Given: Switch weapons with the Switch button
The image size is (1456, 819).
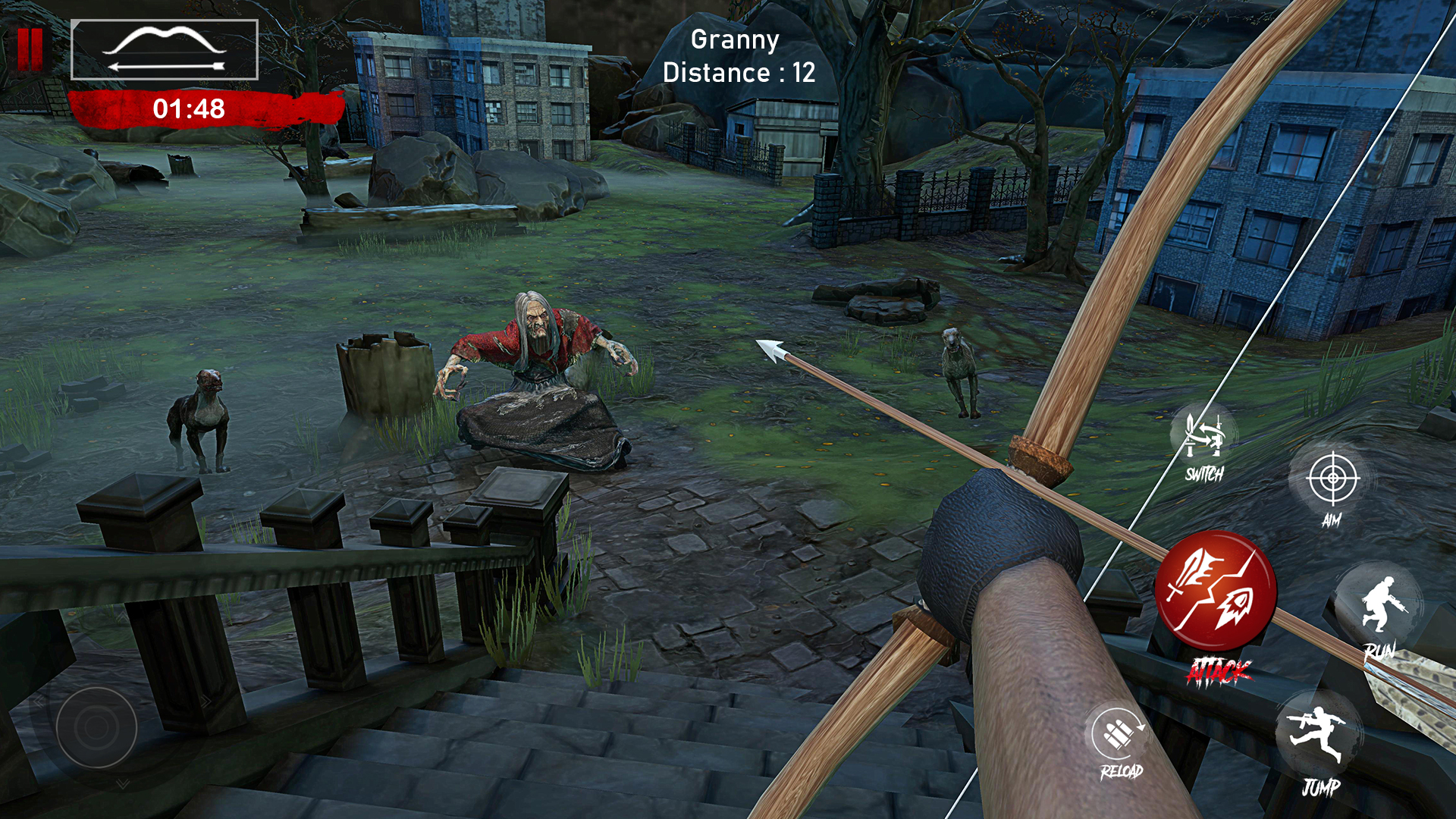Looking at the screenshot, I should [1203, 441].
